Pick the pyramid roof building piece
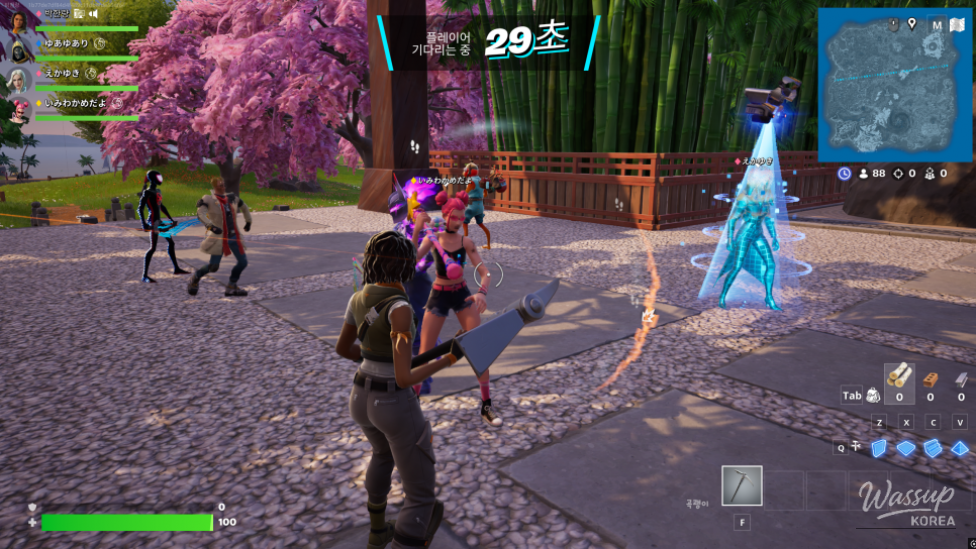The width and height of the screenshot is (976, 549). click(960, 448)
